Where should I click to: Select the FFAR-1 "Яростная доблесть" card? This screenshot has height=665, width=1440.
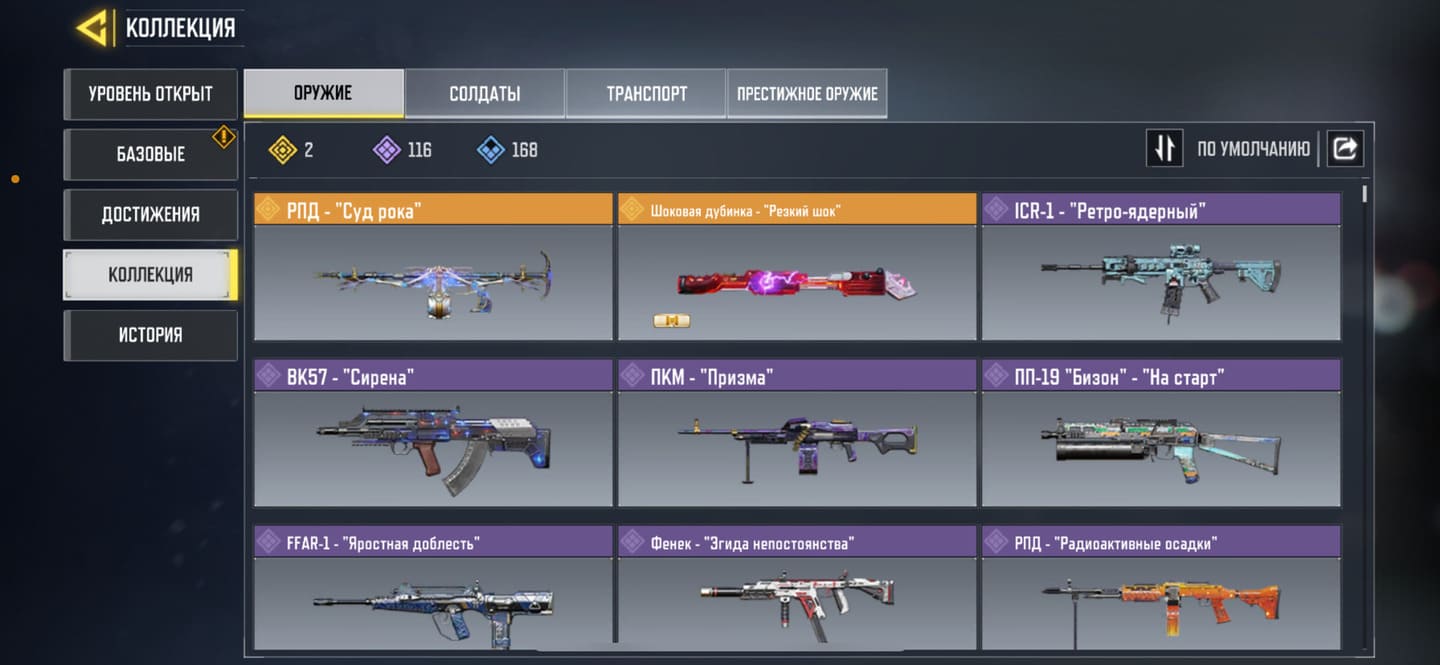(x=432, y=590)
